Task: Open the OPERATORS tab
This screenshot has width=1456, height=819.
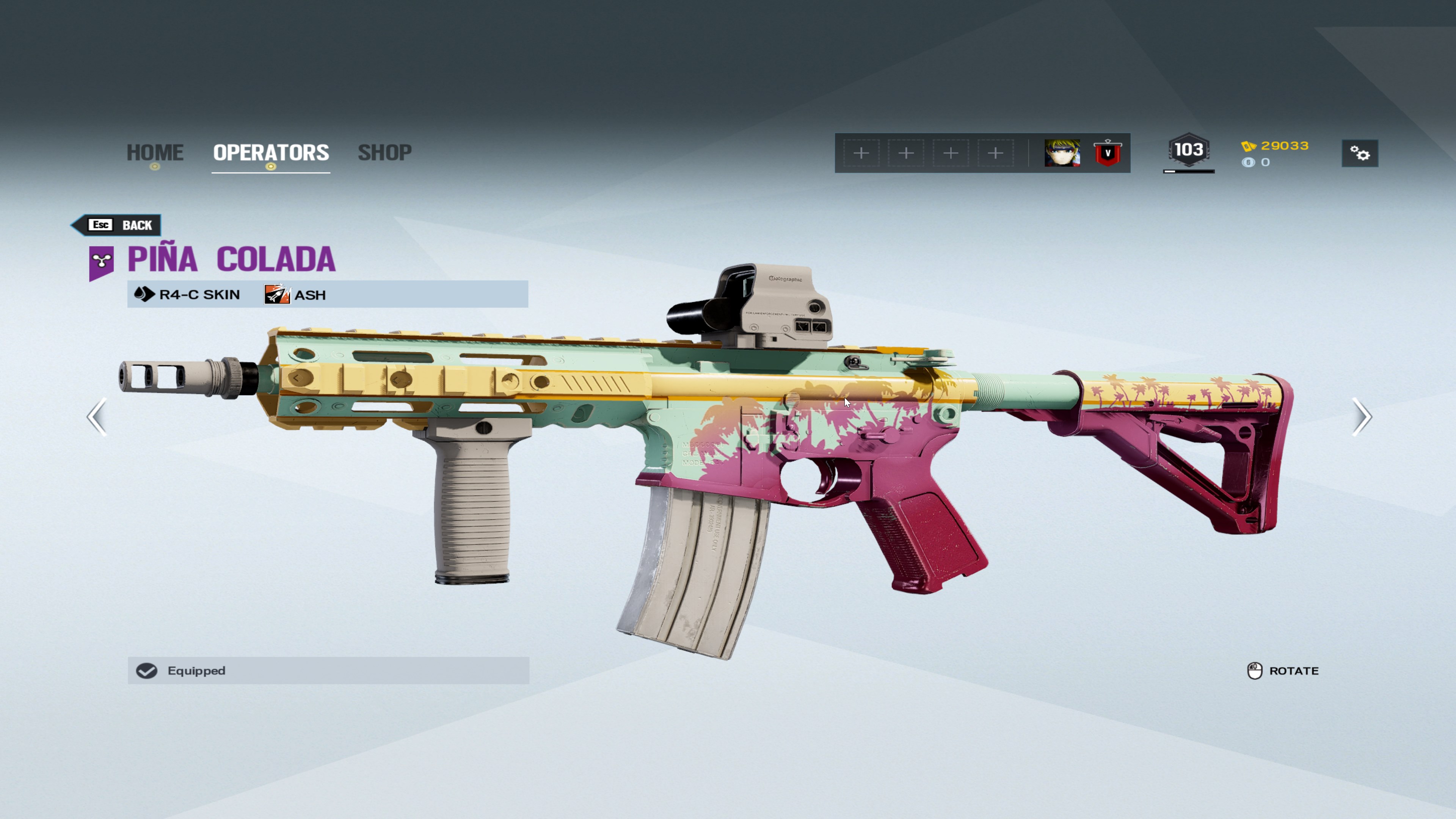Action: coord(271,152)
